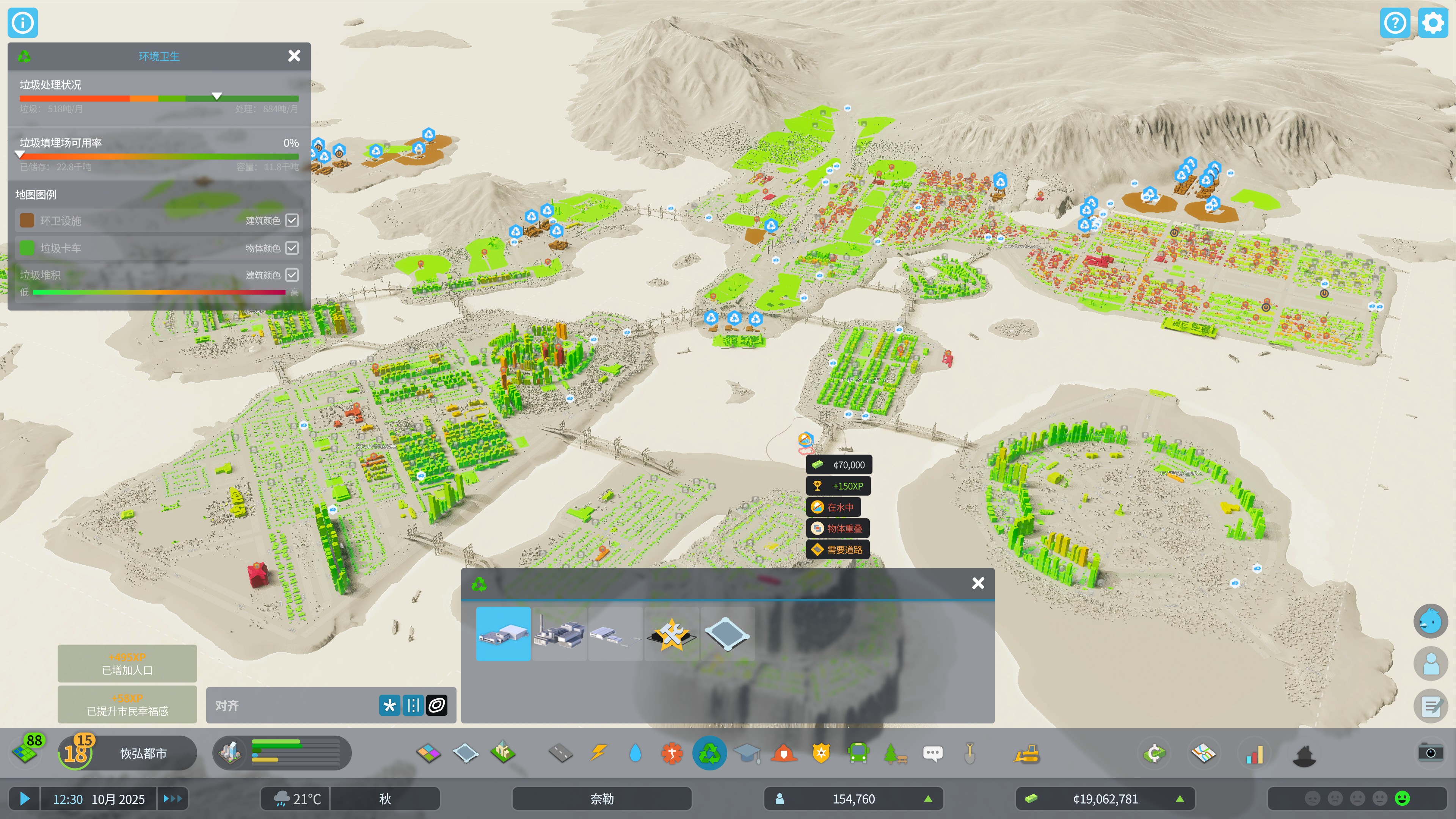This screenshot has width=1456, height=819.
Task: Open the fire and rescue services menu
Action: point(784,753)
